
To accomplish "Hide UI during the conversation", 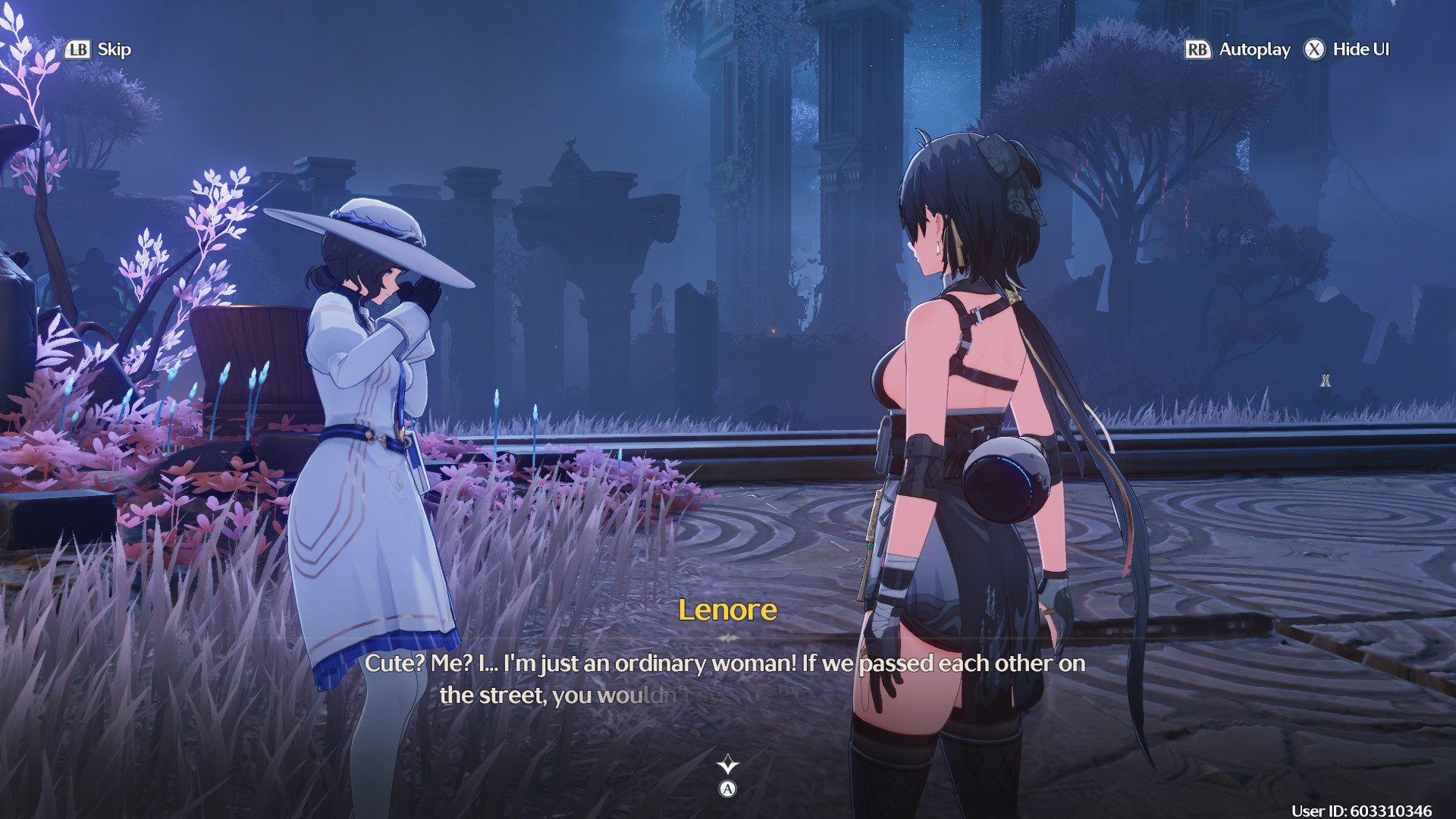I will [1347, 50].
